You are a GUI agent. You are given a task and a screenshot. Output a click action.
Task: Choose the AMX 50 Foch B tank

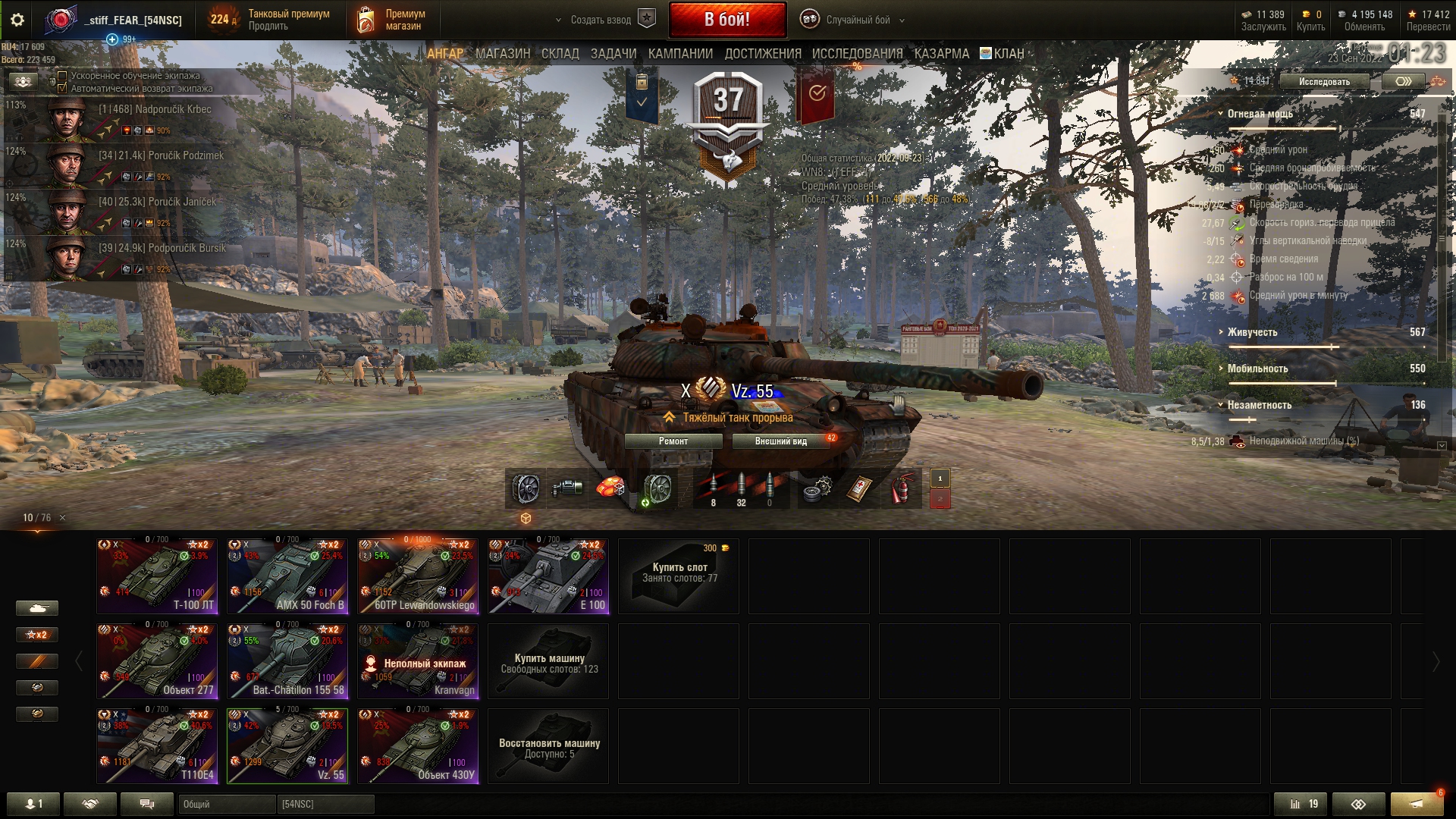click(287, 576)
